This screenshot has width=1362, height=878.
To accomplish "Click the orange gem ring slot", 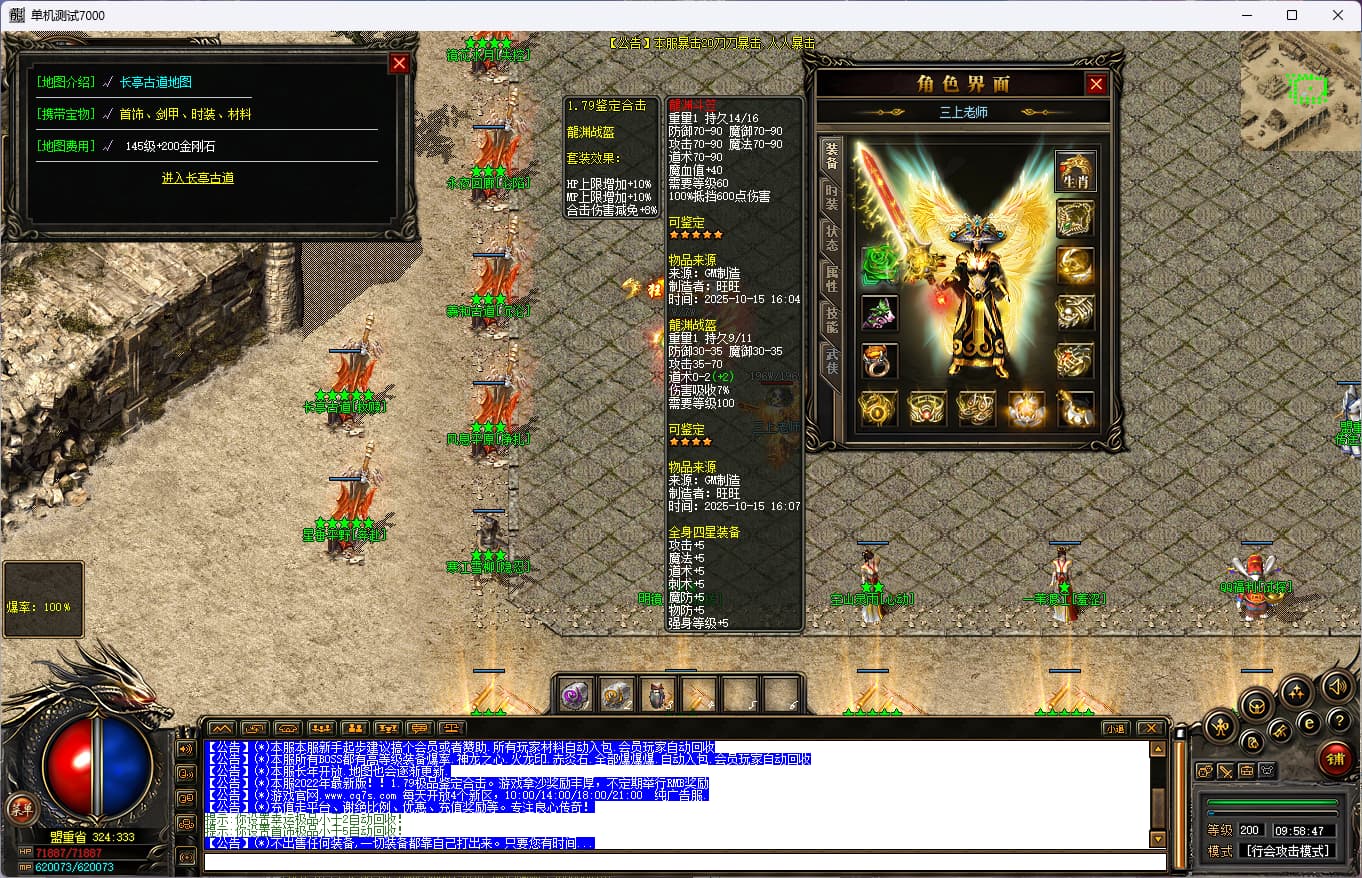I will click(x=879, y=360).
